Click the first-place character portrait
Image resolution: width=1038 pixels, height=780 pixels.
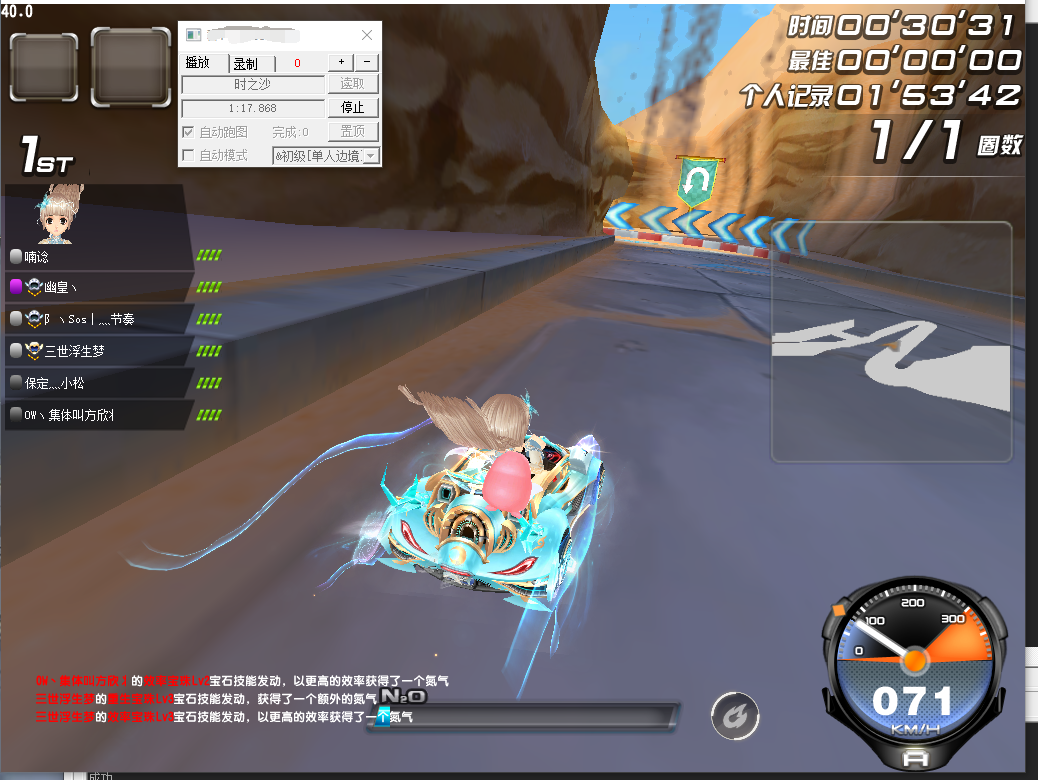[59, 214]
